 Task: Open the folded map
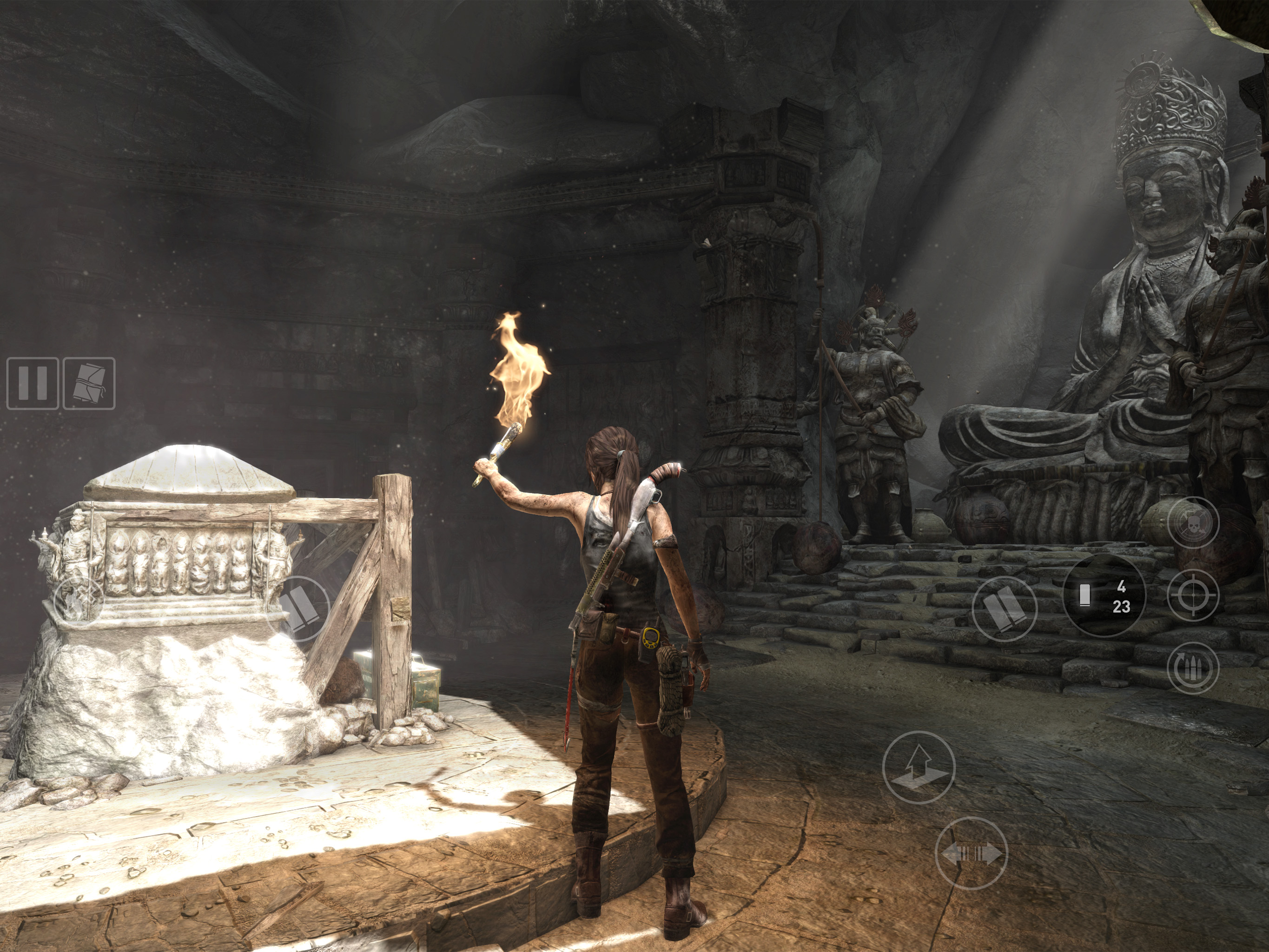(89, 383)
